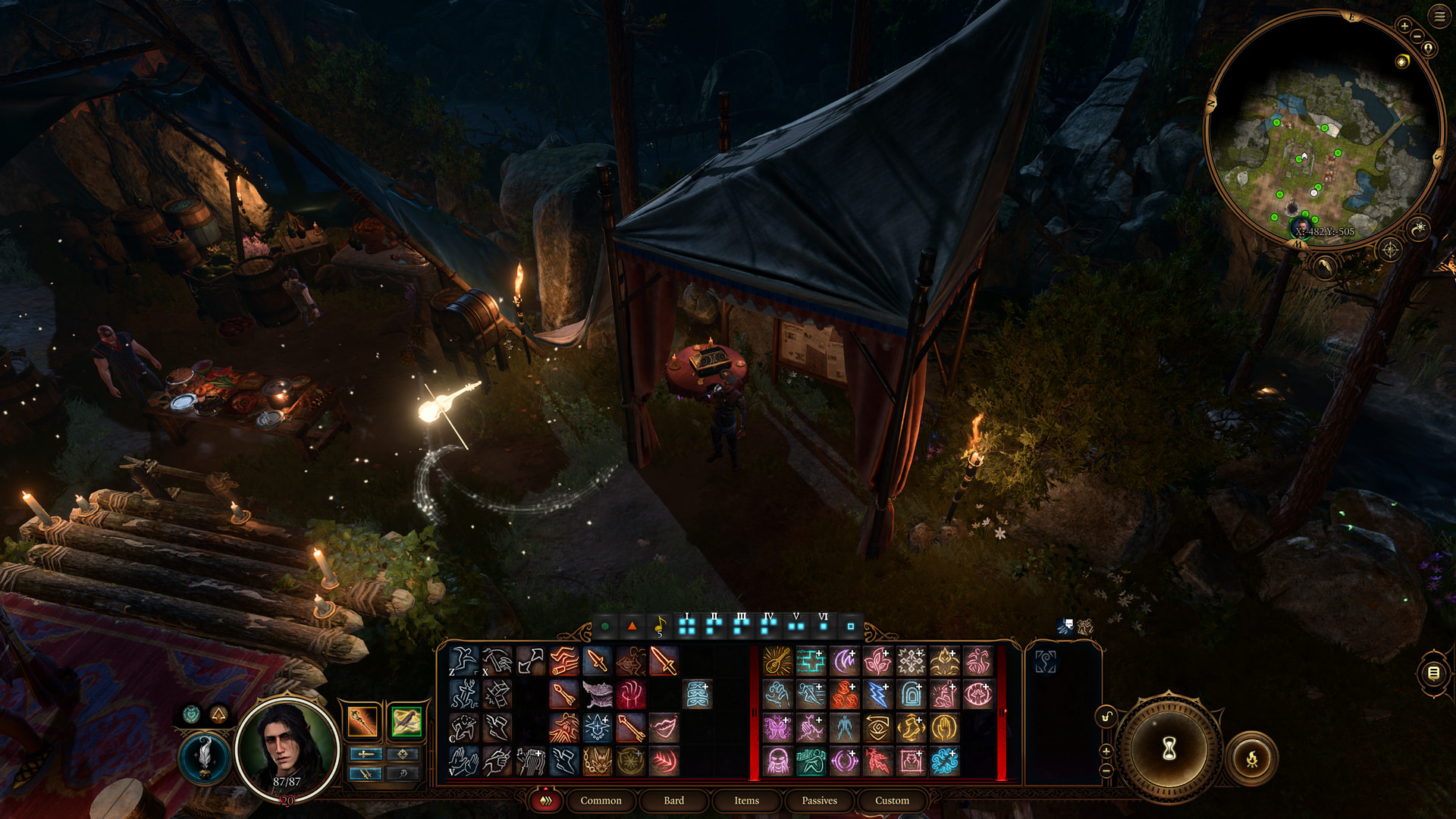Open the campfire rest button
This screenshot has width=1456, height=819.
point(1251,758)
